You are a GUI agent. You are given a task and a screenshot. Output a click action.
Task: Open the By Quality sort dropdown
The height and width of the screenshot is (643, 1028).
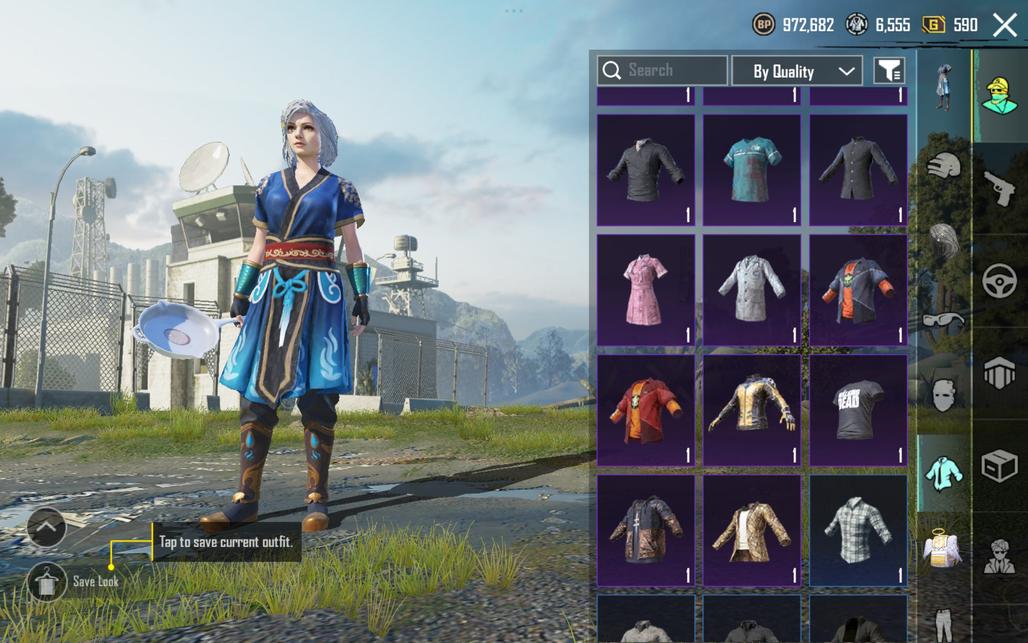pyautogui.click(x=797, y=71)
